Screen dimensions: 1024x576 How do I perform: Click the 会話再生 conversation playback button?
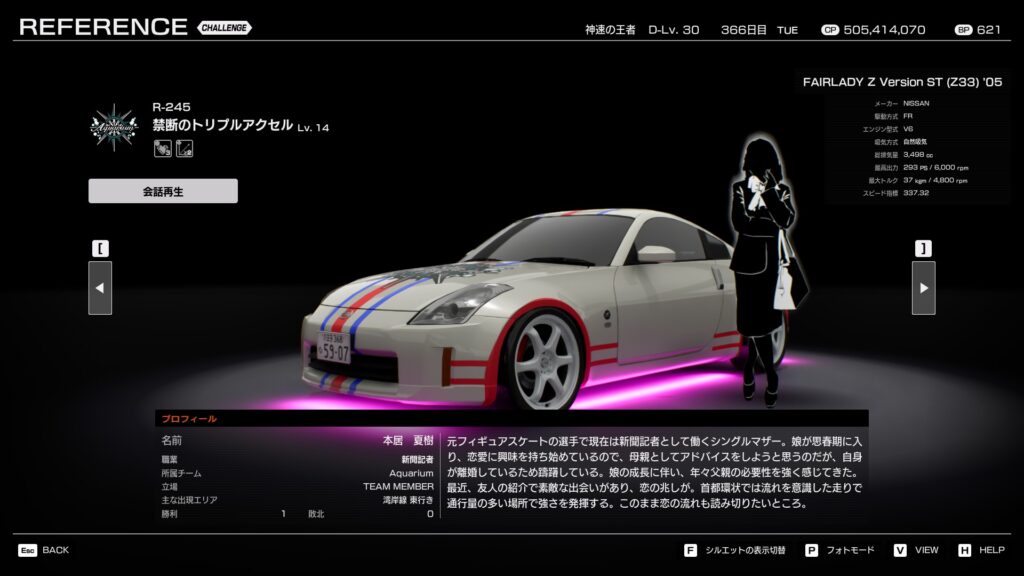163,191
